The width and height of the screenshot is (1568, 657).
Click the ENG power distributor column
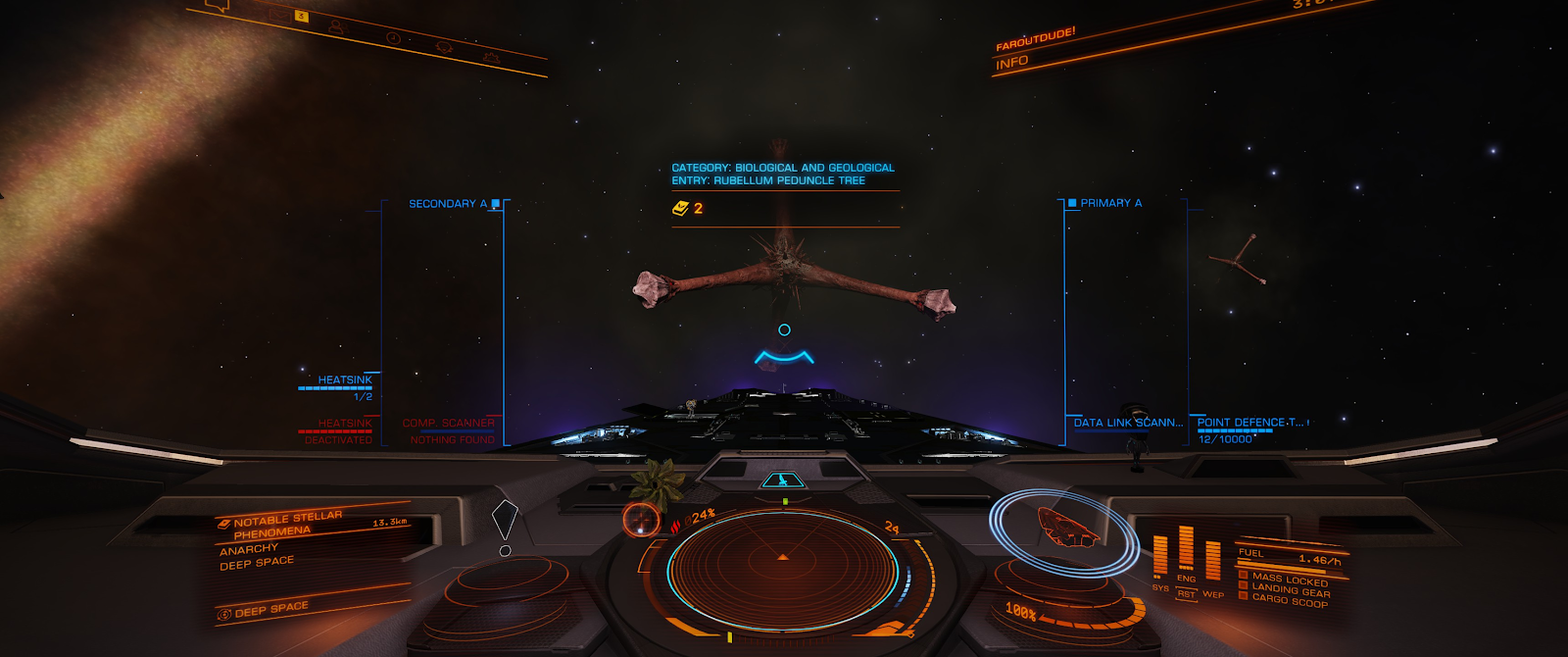1186,549
